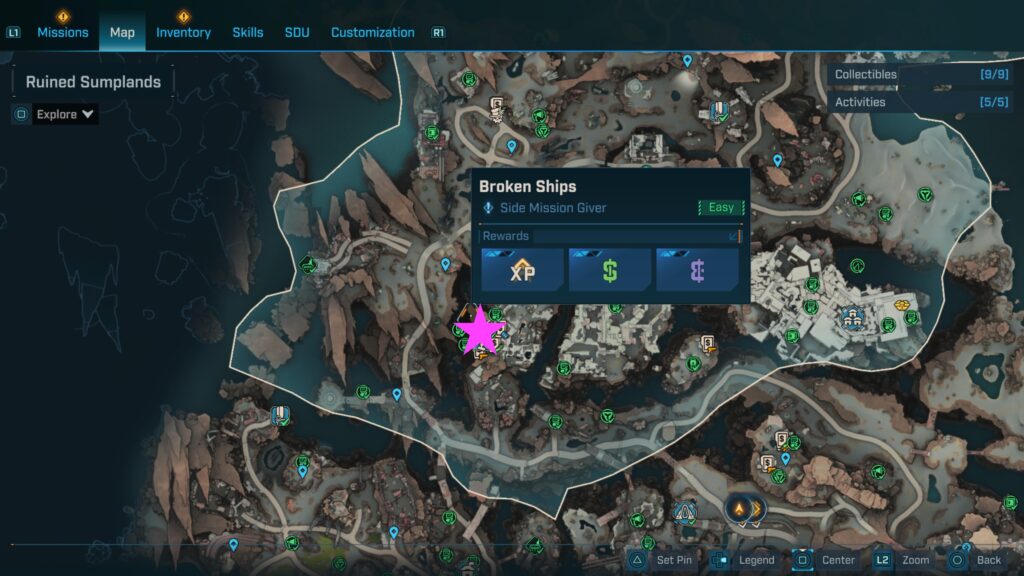The image size is (1024, 576).
Task: Go to the Skills tab
Action: (248, 32)
